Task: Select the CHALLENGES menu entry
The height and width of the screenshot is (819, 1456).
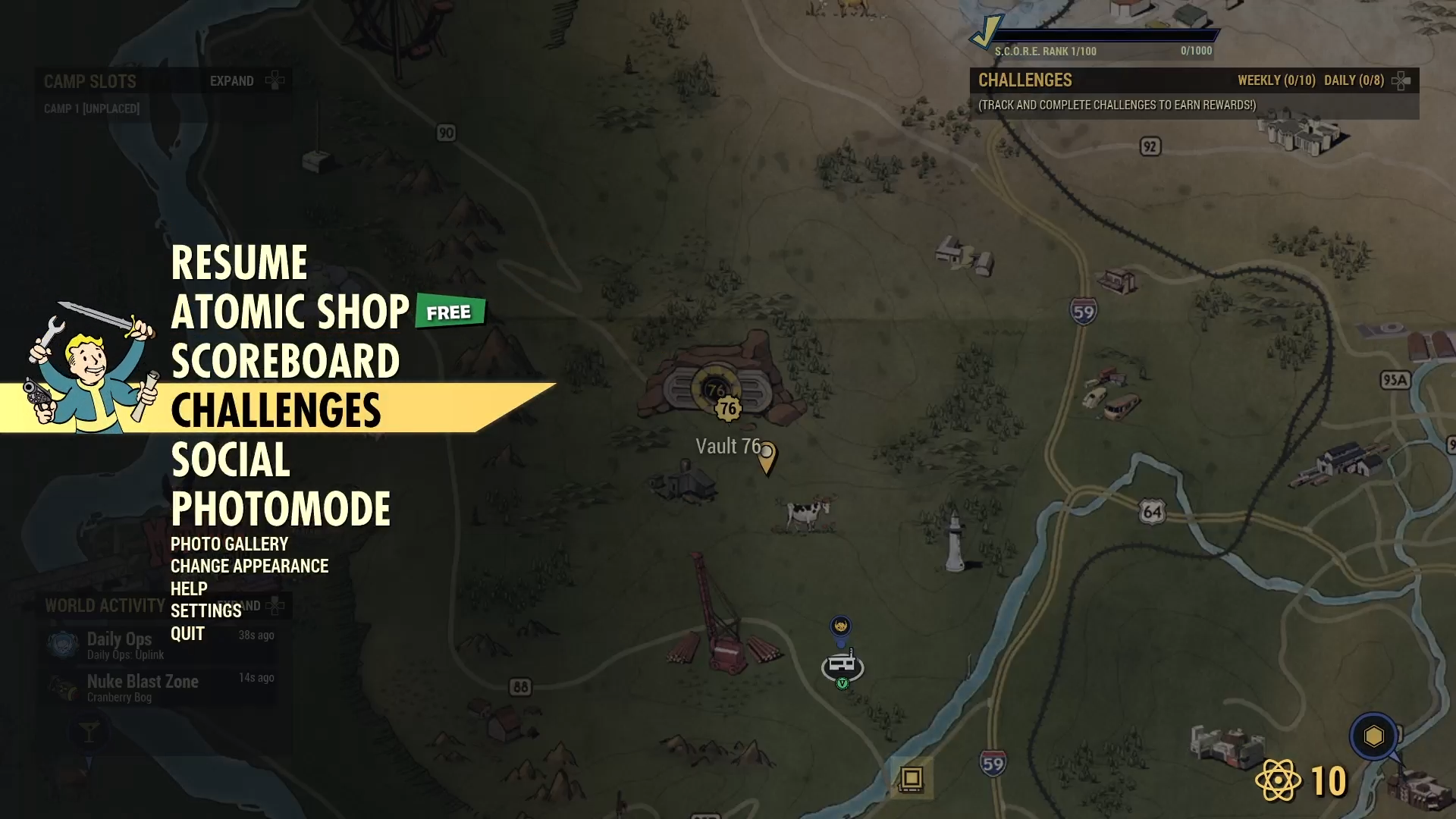Action: (x=277, y=409)
